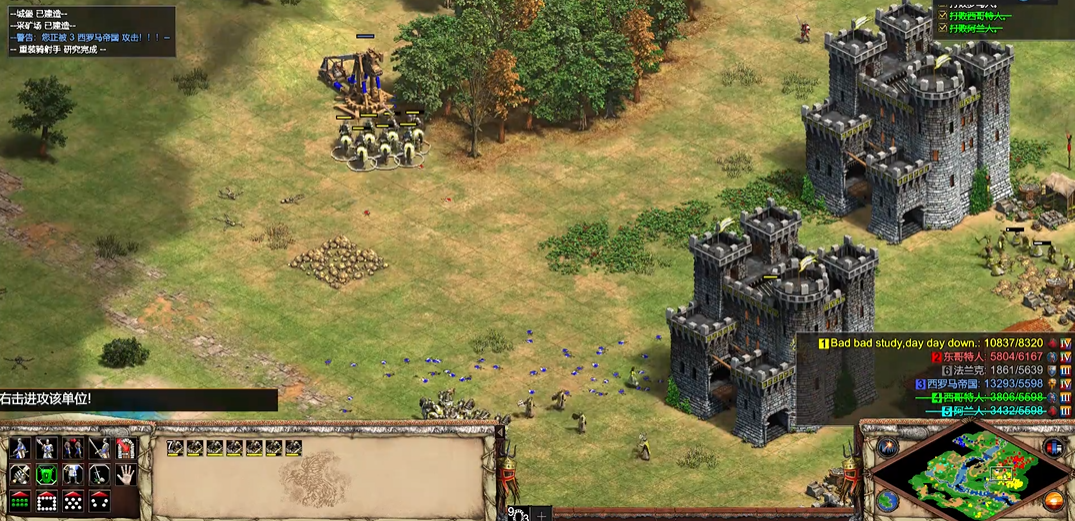1075x521 pixels.
Task: Choose the staggered formation icon
Action: (73, 500)
